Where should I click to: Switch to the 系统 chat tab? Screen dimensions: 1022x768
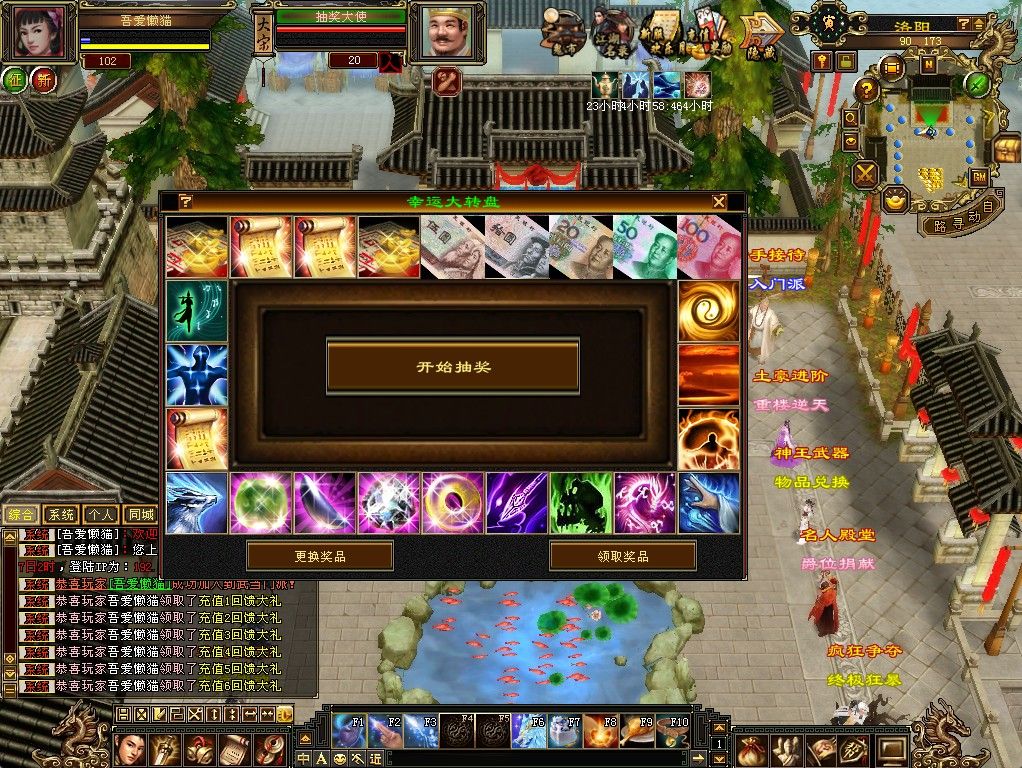[62, 514]
